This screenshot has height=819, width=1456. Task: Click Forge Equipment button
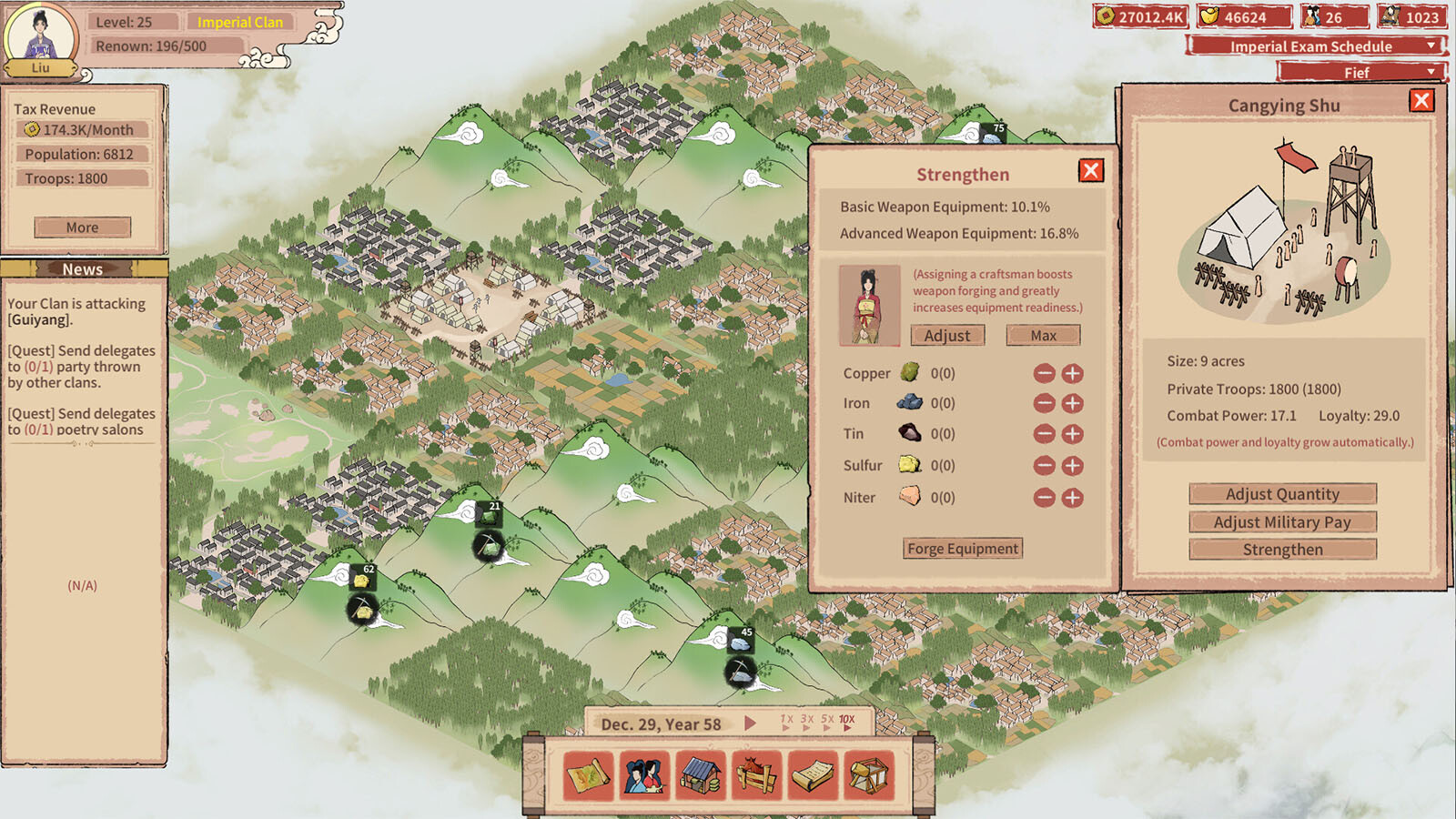(x=963, y=549)
